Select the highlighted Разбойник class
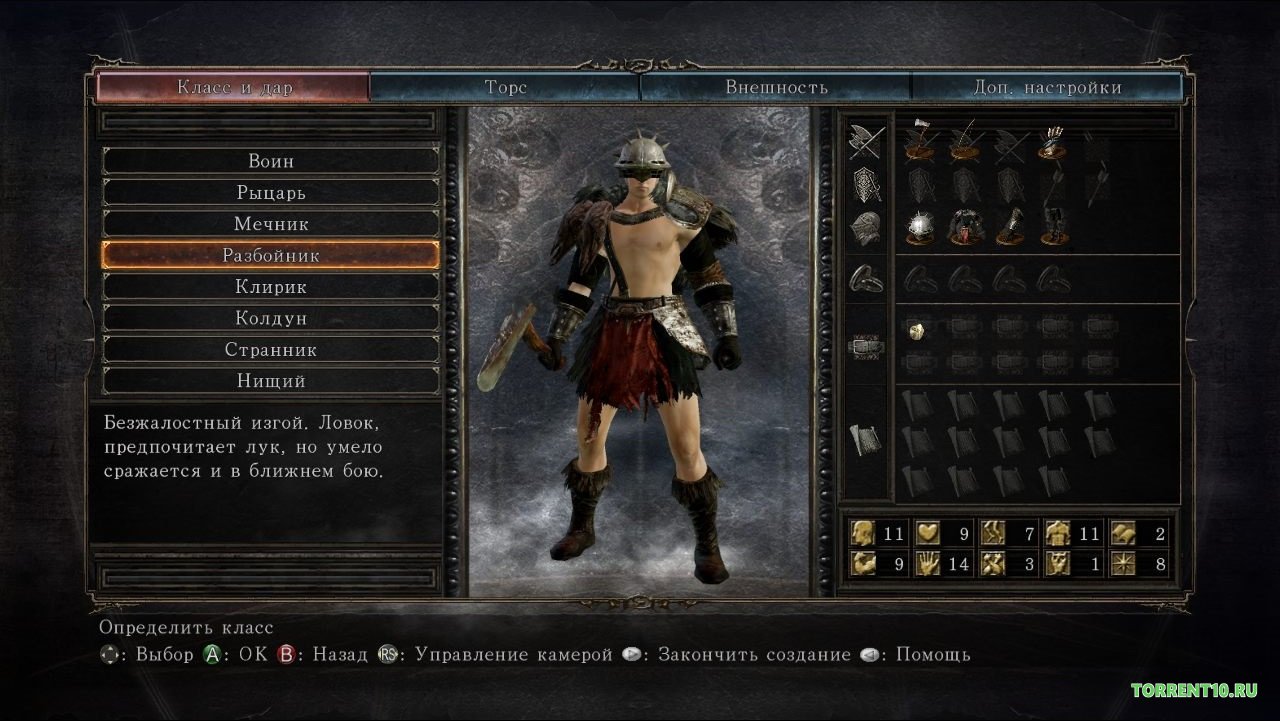 271,255
